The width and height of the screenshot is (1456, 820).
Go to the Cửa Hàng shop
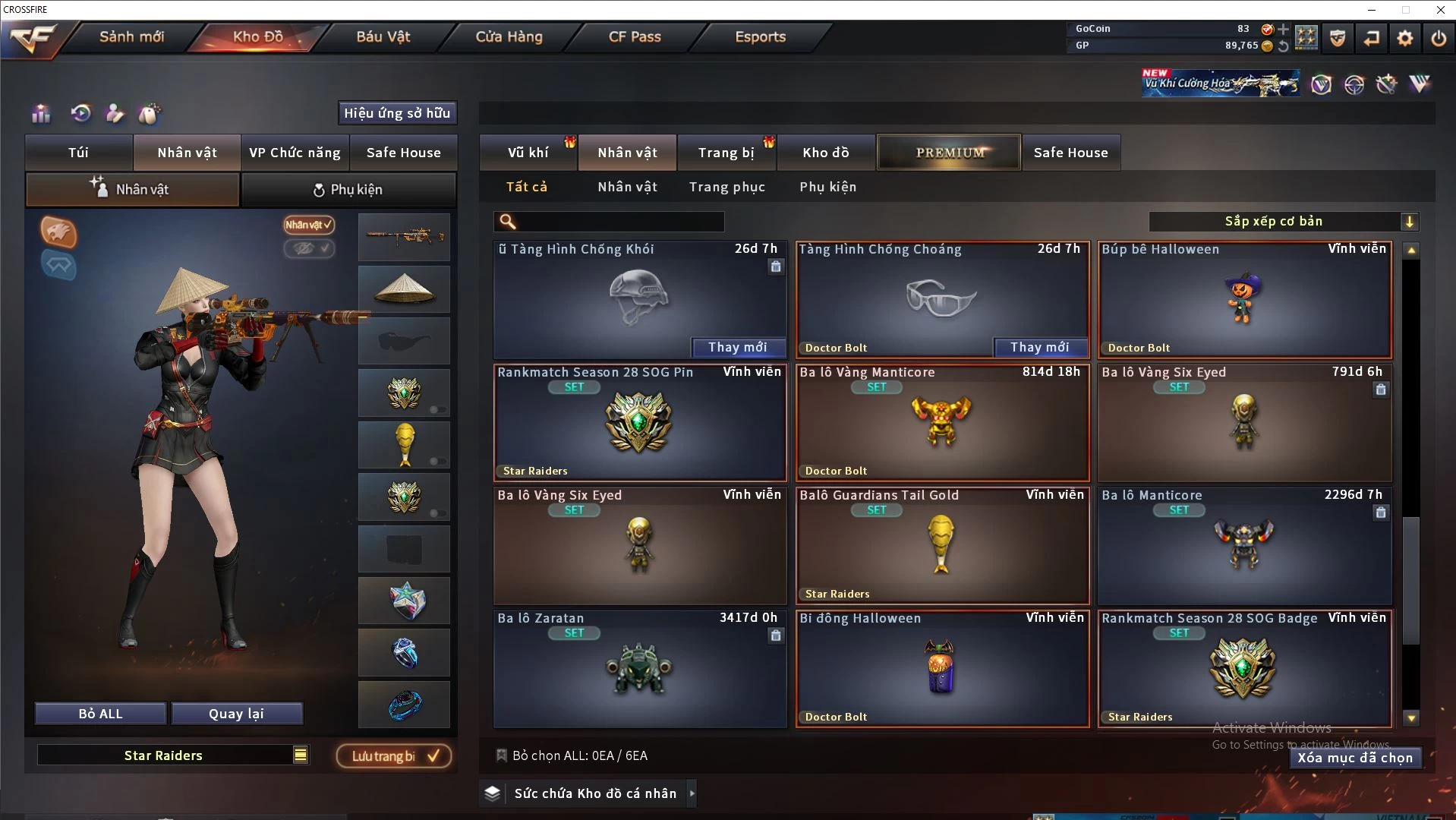pyautogui.click(x=509, y=37)
